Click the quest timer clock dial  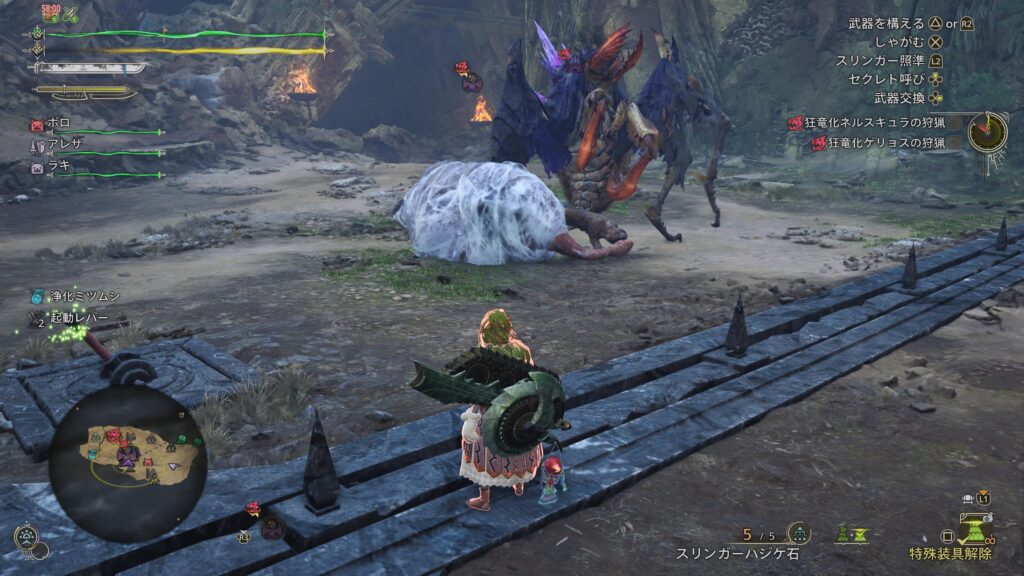click(987, 131)
